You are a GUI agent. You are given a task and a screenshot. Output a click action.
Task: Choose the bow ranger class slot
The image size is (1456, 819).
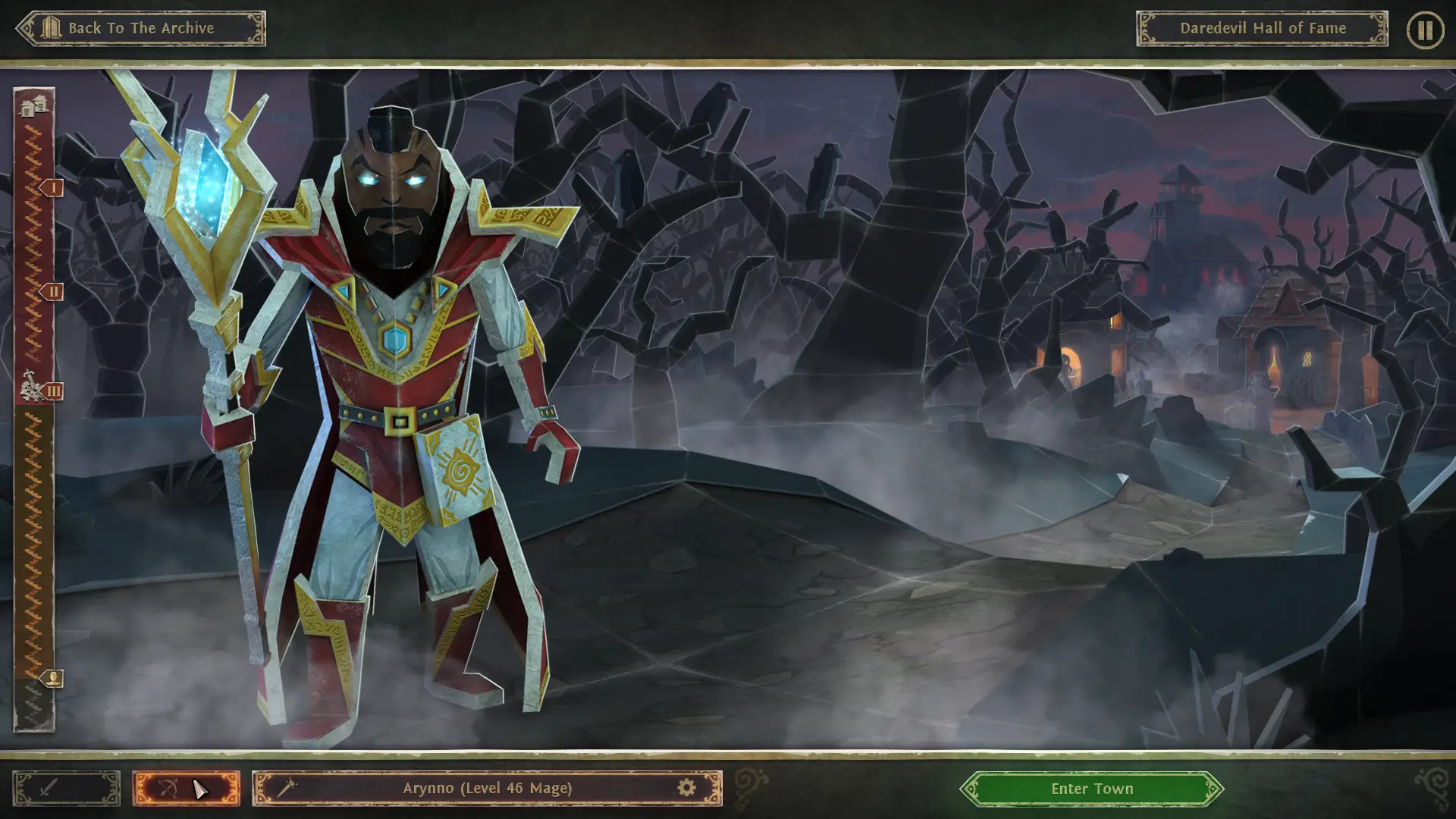click(185, 789)
